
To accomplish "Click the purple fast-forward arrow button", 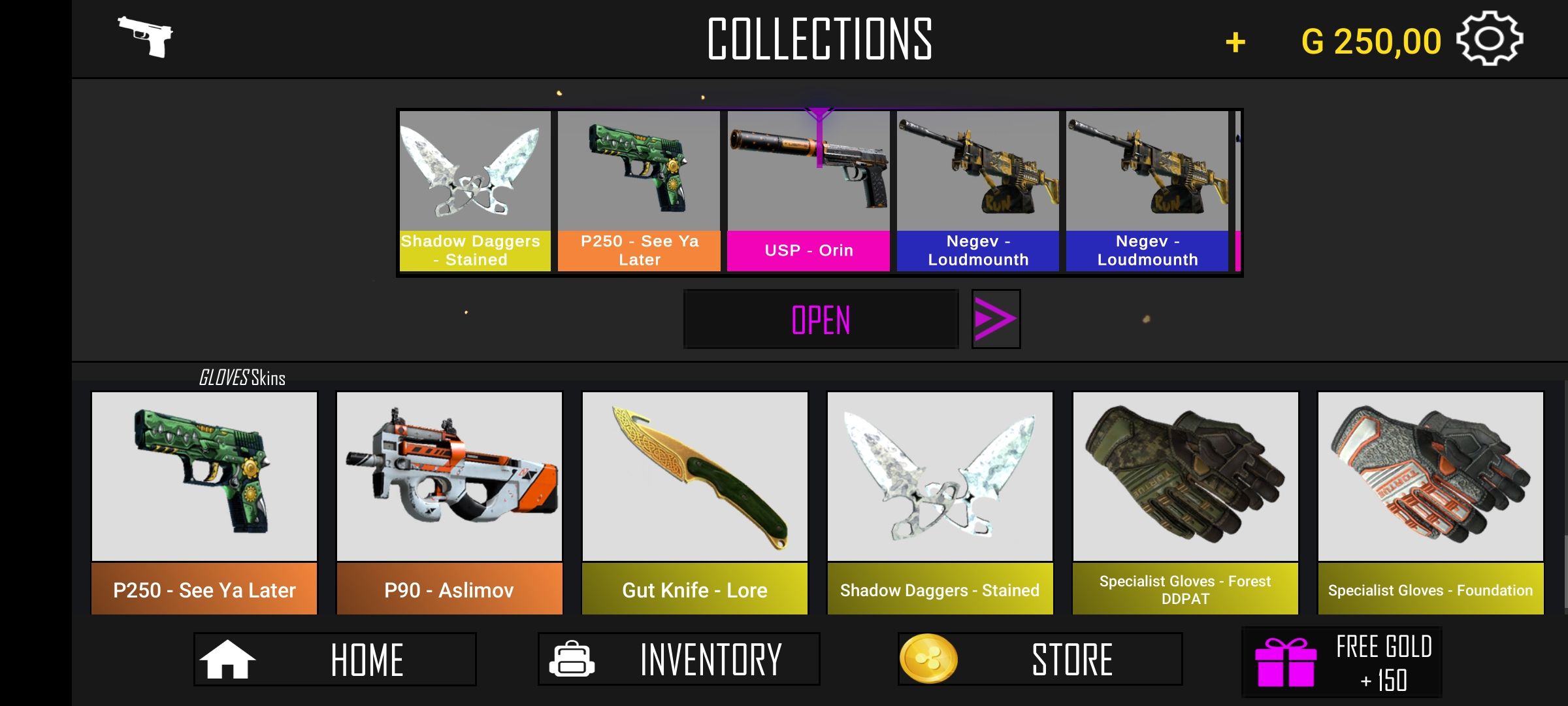I will coord(995,319).
